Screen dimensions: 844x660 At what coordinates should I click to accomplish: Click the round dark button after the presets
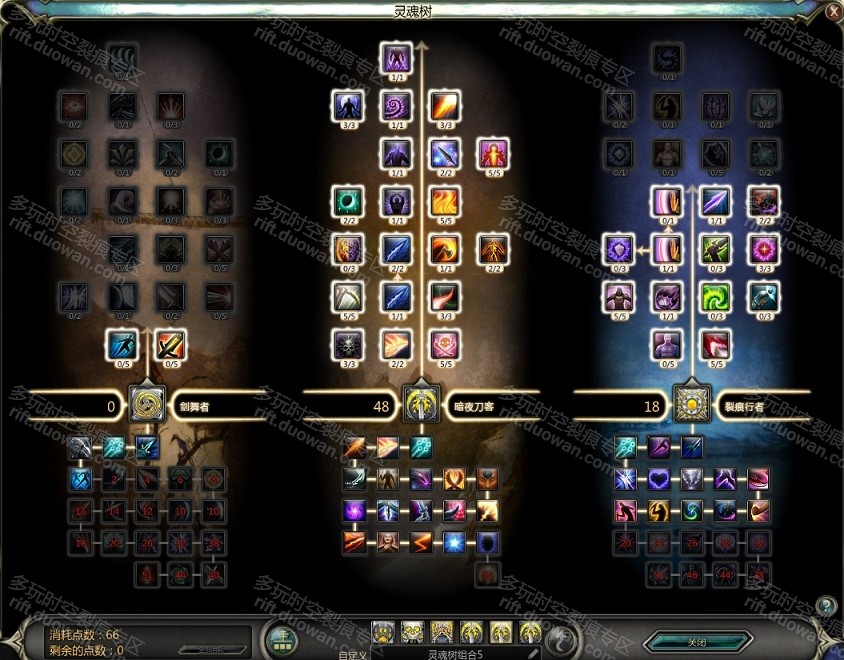click(564, 636)
